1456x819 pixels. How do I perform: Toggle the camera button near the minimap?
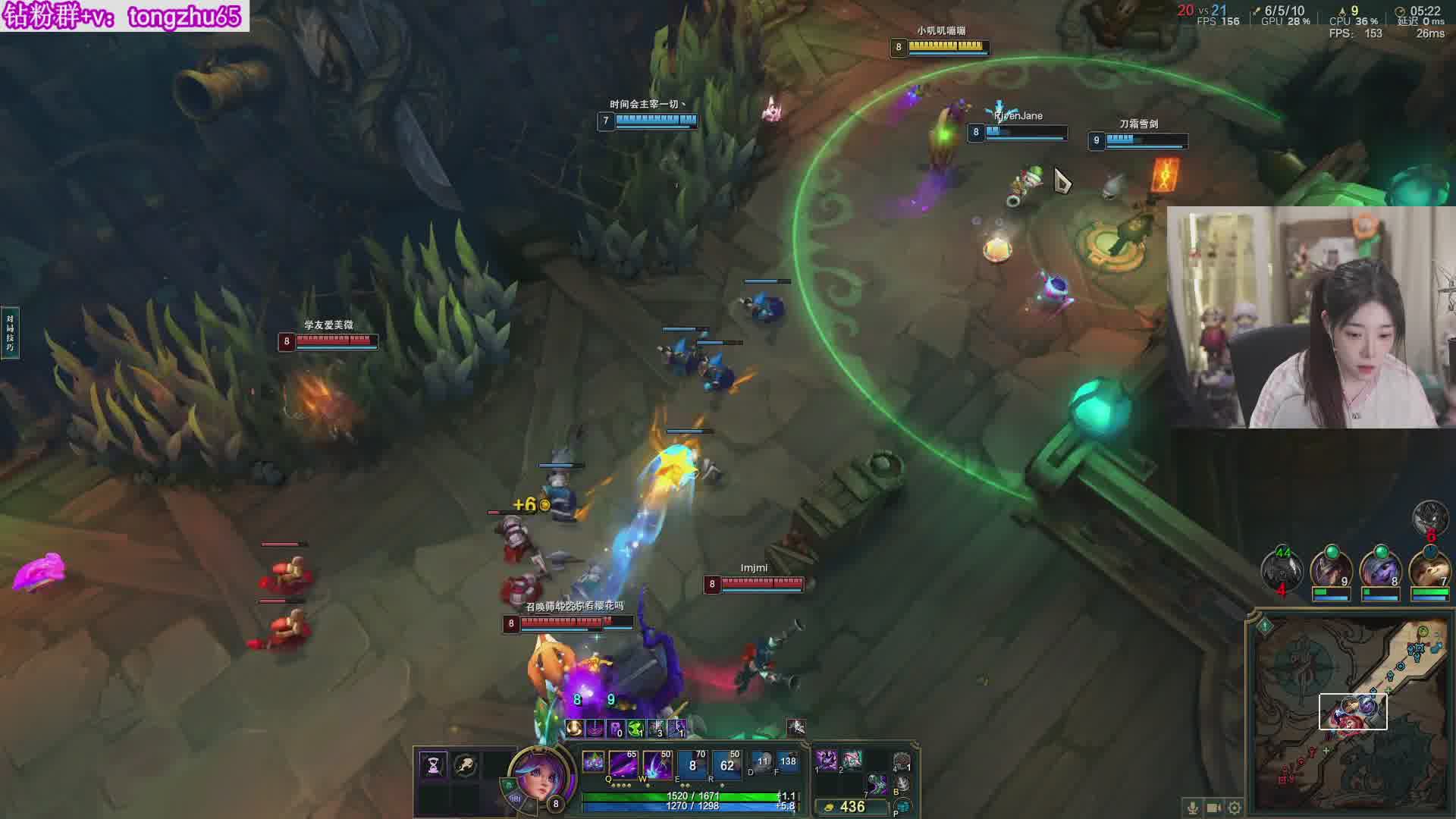pyautogui.click(x=1213, y=808)
